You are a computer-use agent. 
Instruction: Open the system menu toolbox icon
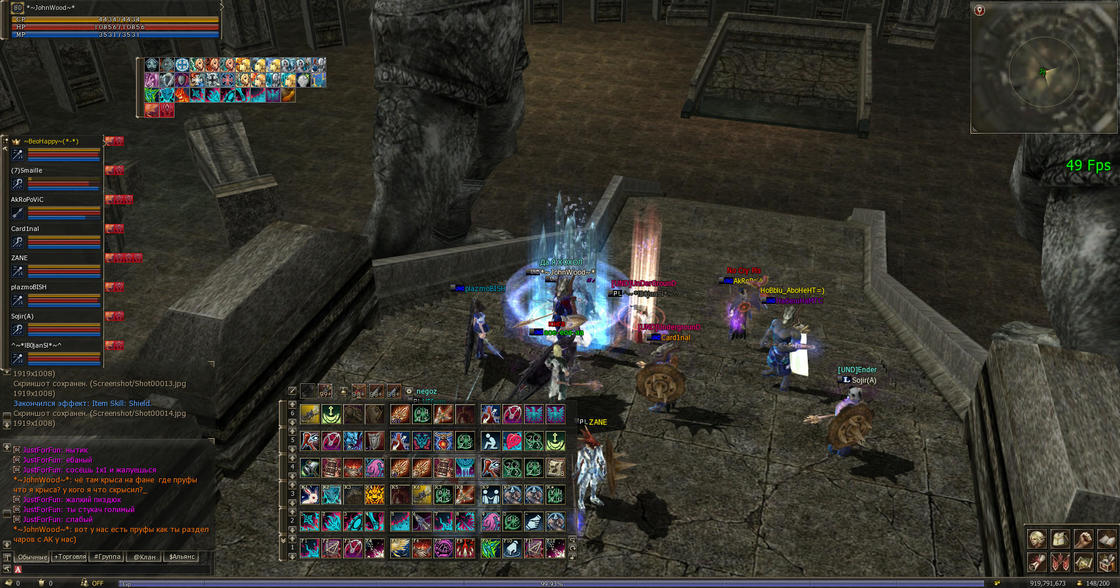click(x=1107, y=562)
